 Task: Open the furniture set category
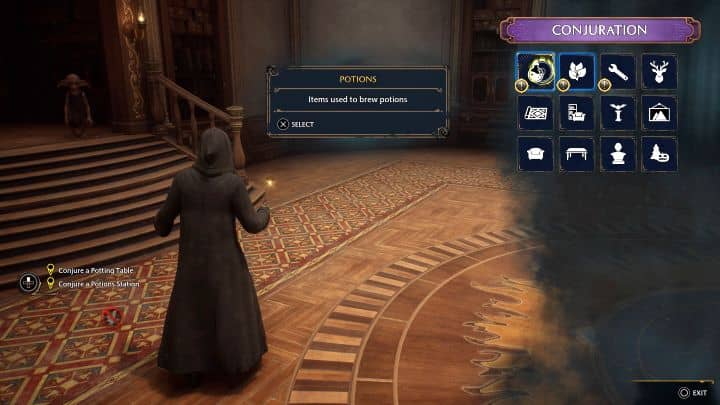pyautogui.click(x=577, y=112)
